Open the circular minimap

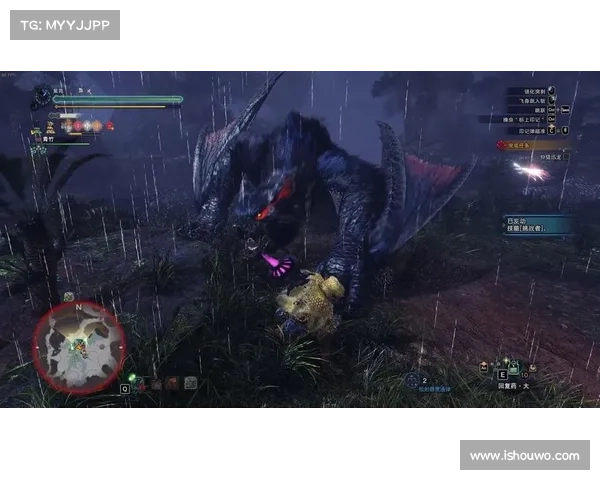pos(78,346)
